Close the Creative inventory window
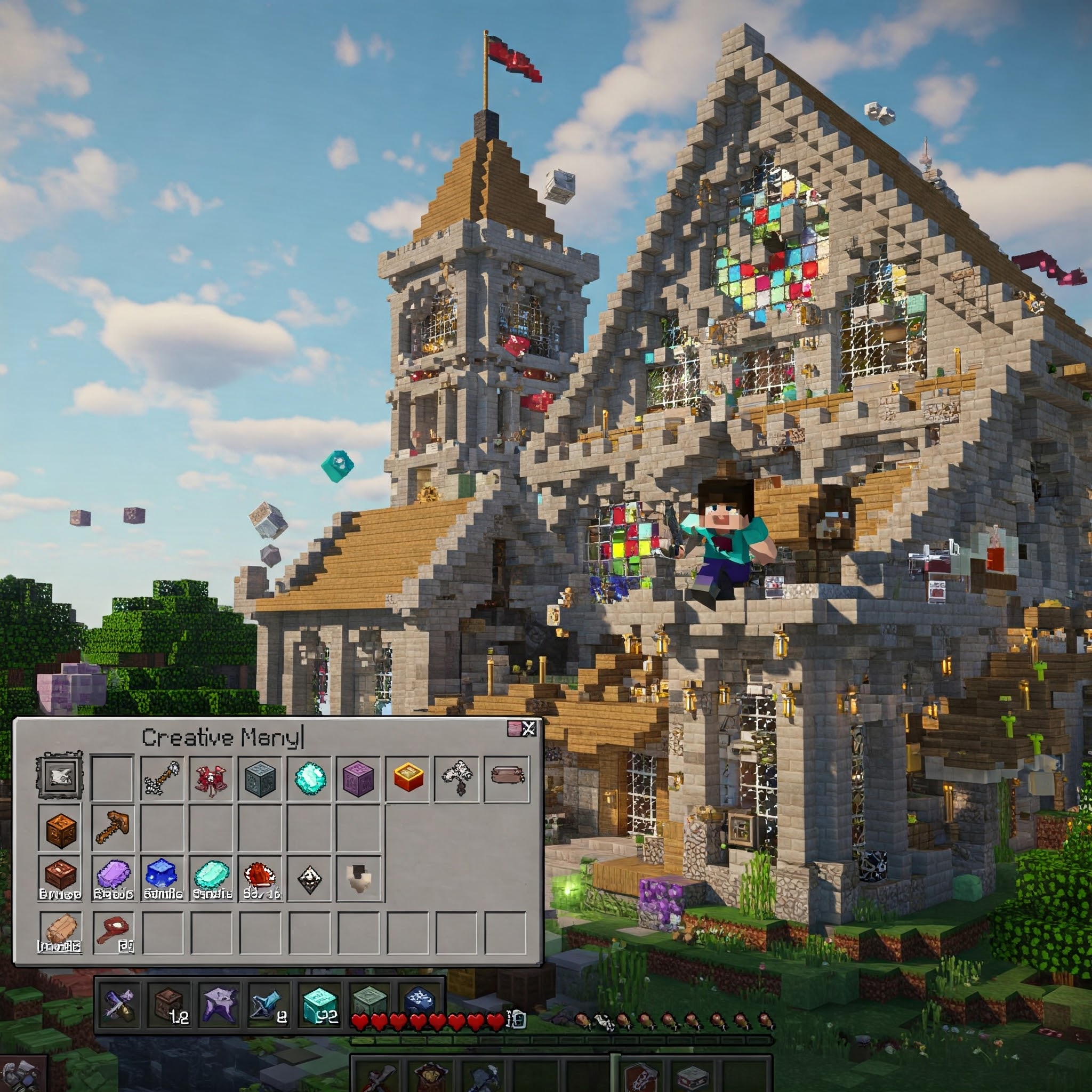Screen dimensions: 1092x1092 pyautogui.click(x=528, y=728)
